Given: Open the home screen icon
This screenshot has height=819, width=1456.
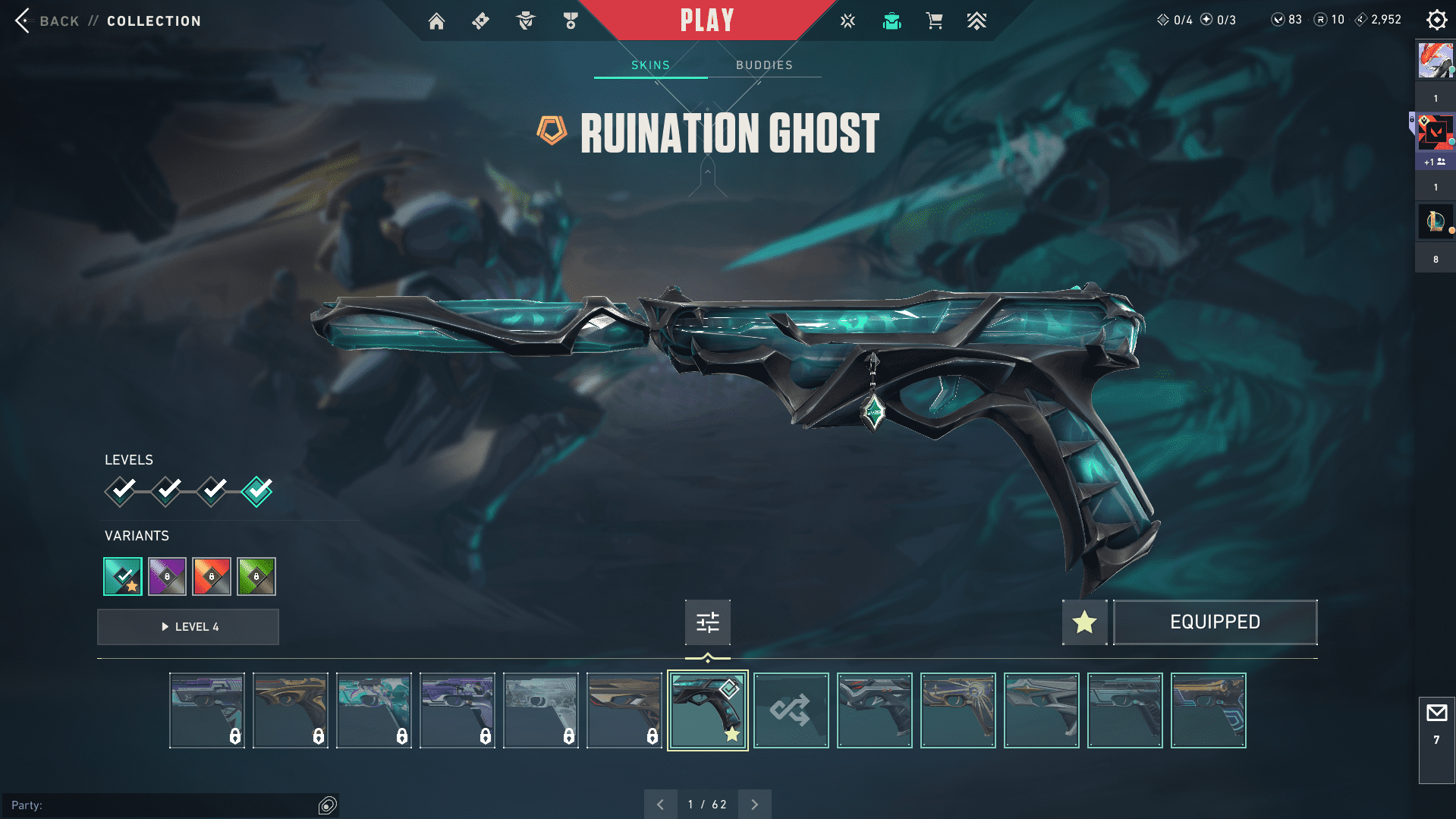Looking at the screenshot, I should pos(436,21).
